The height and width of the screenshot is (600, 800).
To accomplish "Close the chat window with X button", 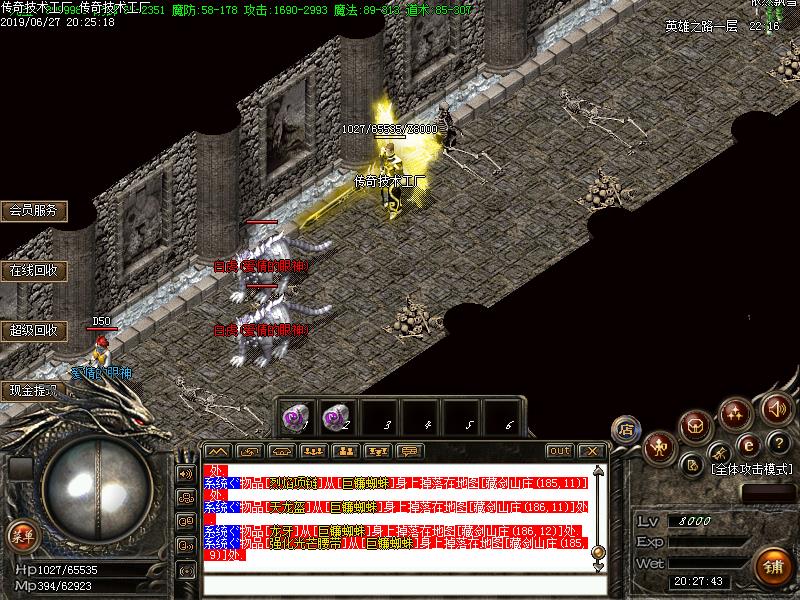I will 592,451.
